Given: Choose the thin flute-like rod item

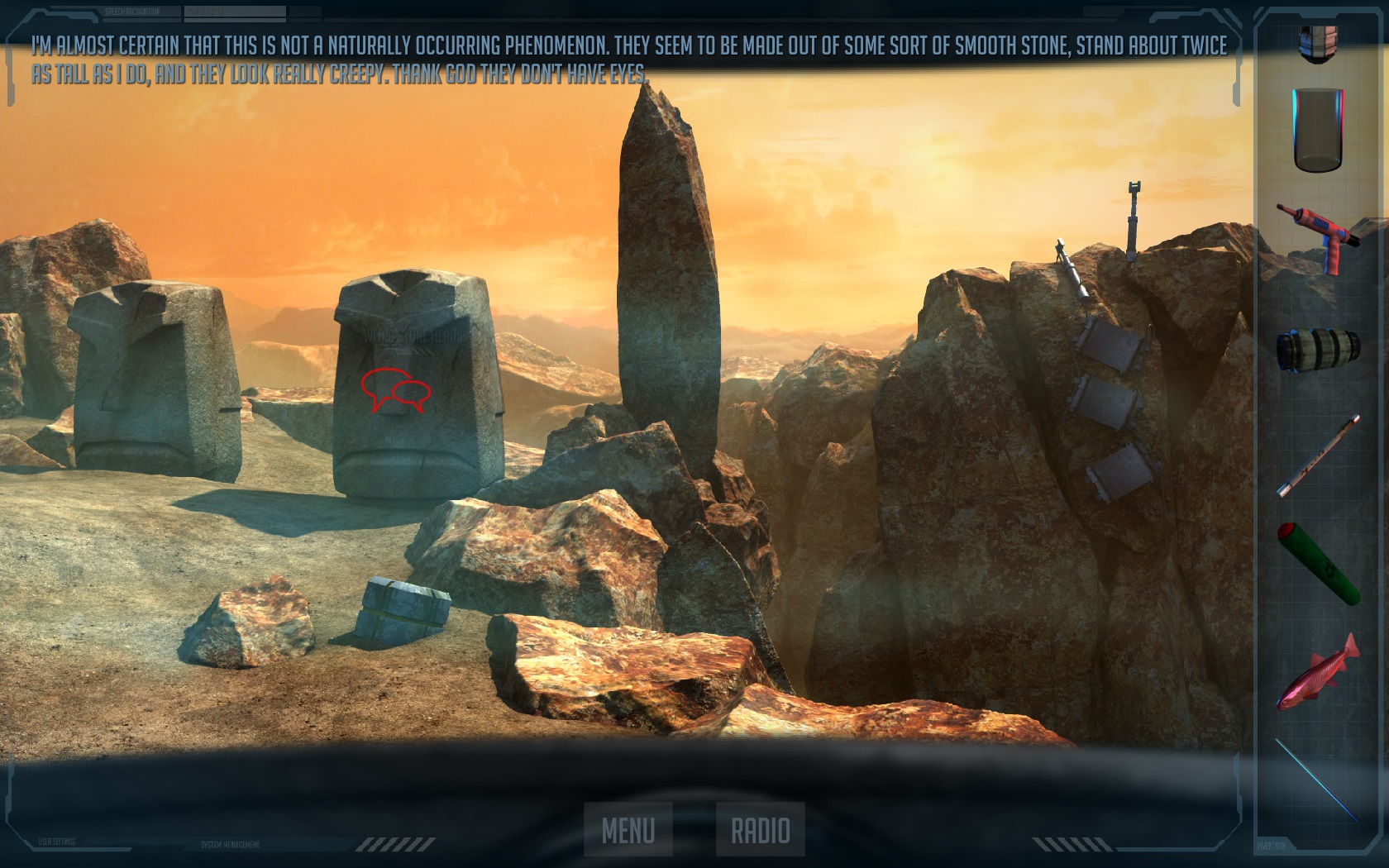Looking at the screenshot, I should tap(1318, 455).
